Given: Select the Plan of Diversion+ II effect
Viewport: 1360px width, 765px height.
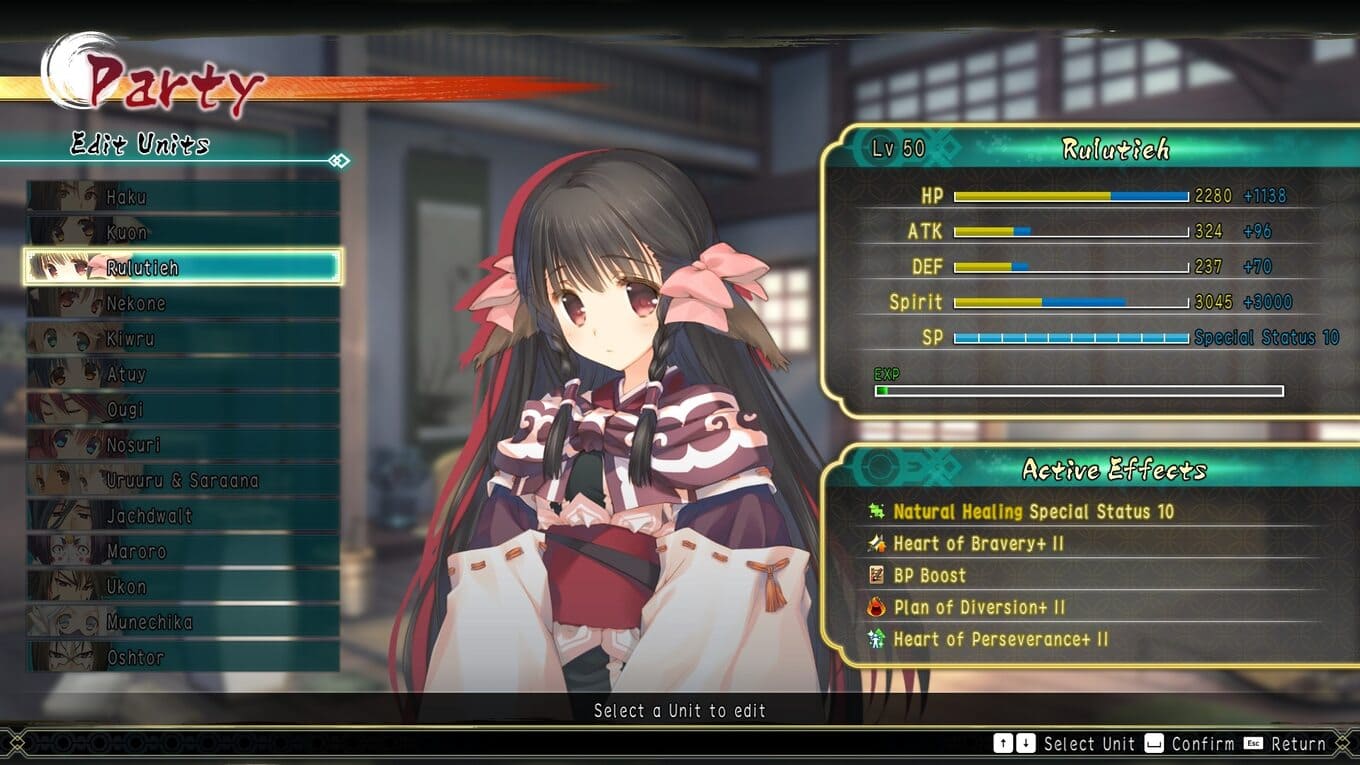Looking at the screenshot, I should click(x=979, y=608).
